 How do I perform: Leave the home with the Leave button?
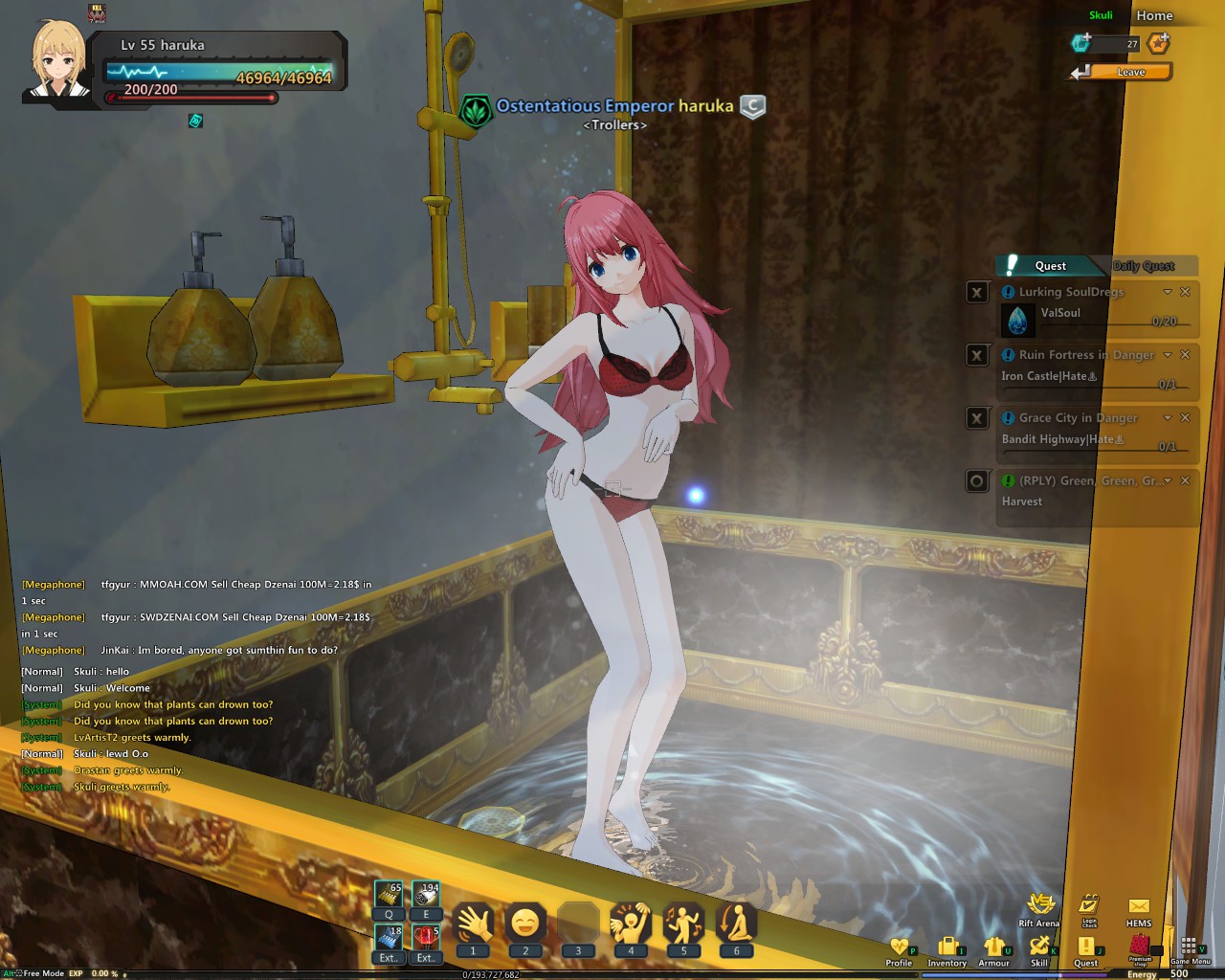tap(1130, 72)
